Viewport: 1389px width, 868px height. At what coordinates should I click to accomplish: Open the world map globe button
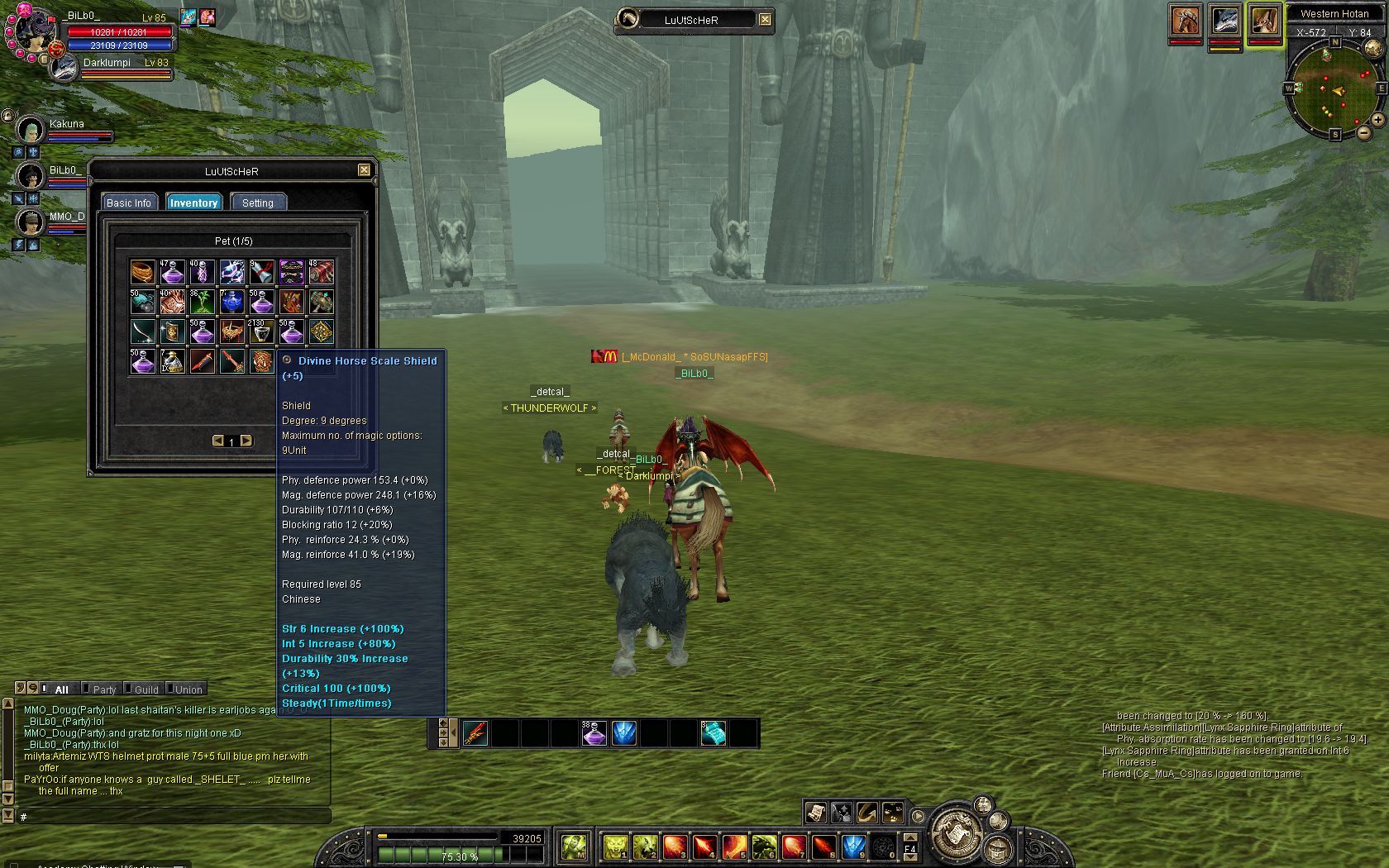click(1372, 49)
